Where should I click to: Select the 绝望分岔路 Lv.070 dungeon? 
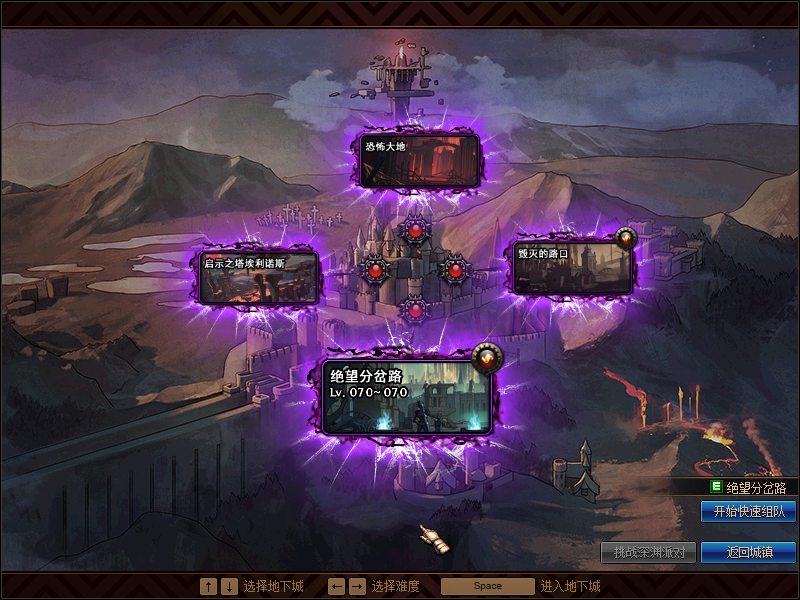(x=408, y=396)
